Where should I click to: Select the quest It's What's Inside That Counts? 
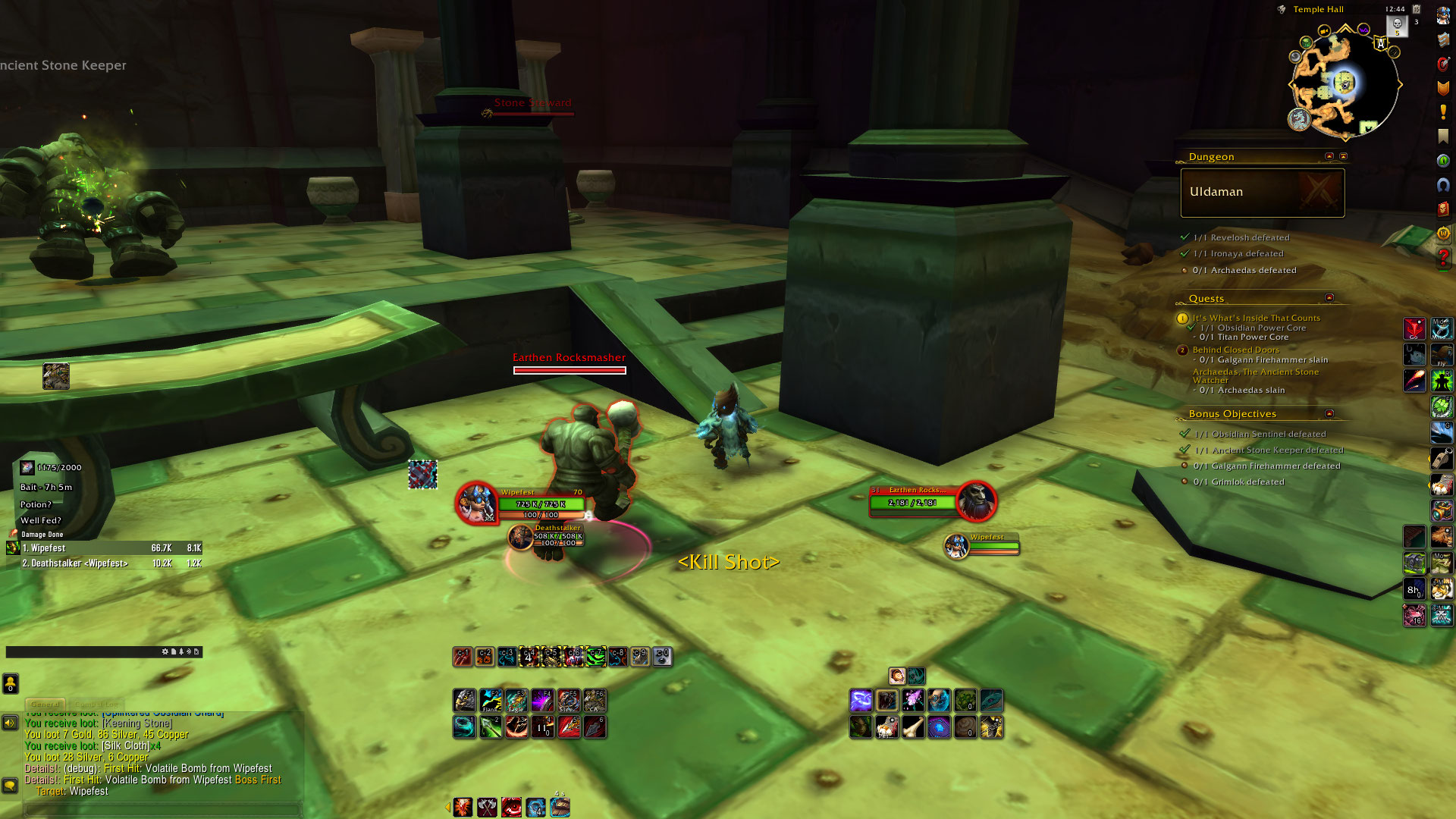1256,318
